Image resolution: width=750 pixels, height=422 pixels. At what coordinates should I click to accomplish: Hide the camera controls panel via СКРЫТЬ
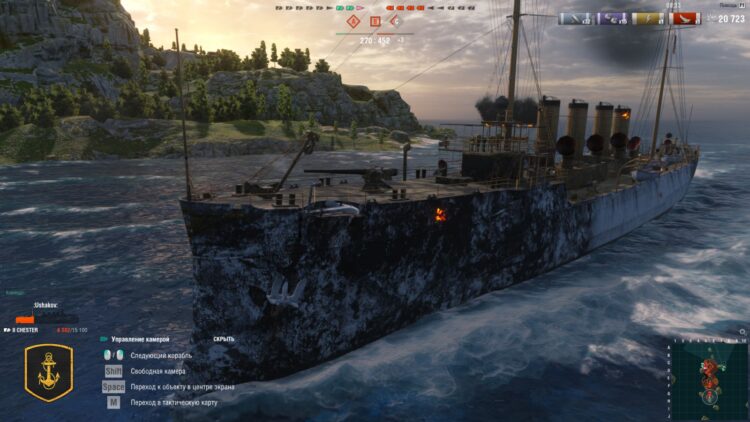pyautogui.click(x=224, y=339)
